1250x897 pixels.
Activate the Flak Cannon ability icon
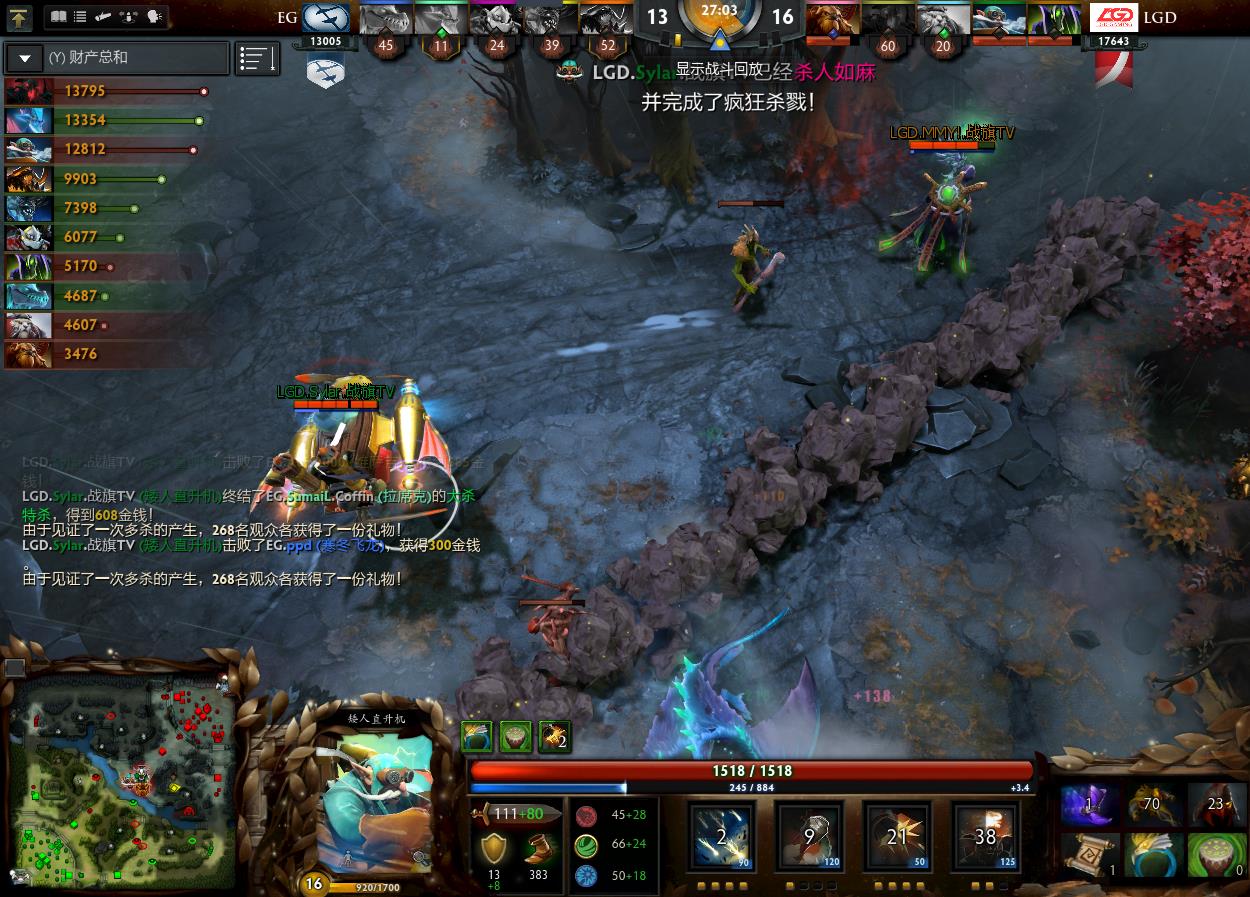pyautogui.click(x=897, y=836)
